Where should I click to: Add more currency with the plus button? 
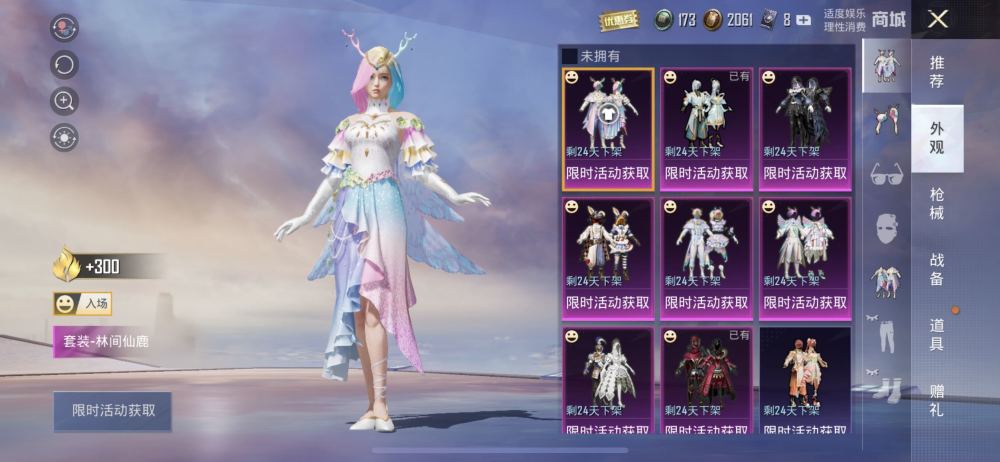[x=803, y=20]
